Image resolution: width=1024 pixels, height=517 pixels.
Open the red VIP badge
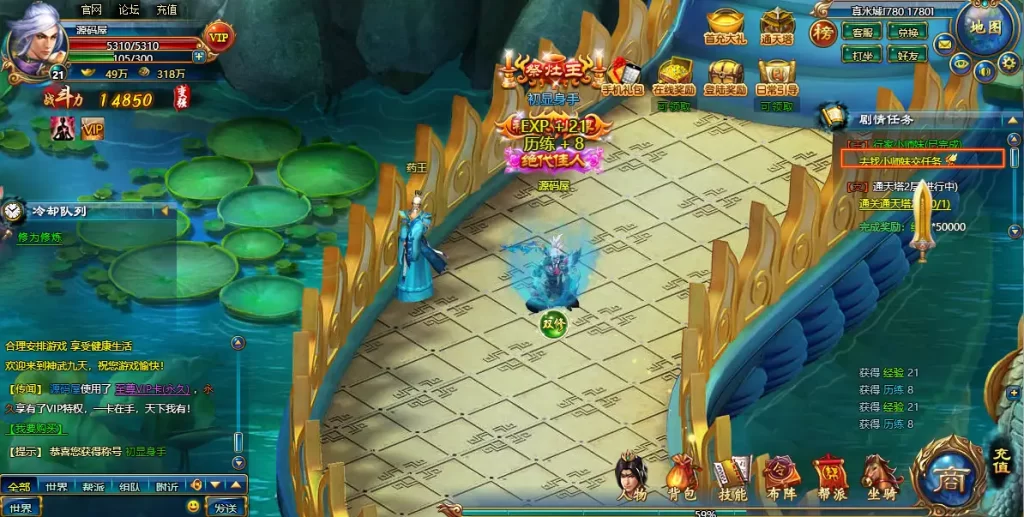click(219, 37)
